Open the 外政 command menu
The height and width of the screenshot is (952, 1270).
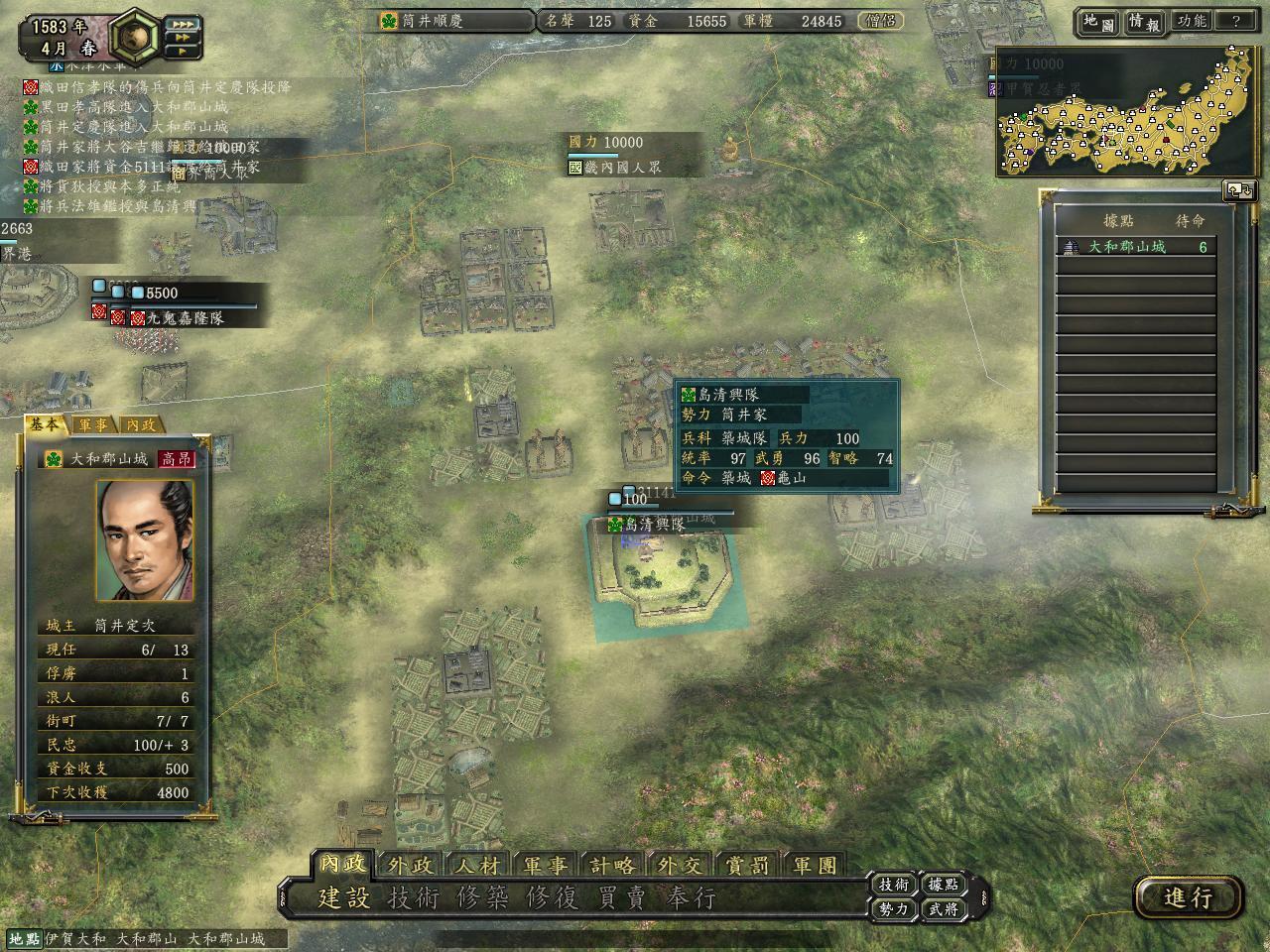(411, 866)
